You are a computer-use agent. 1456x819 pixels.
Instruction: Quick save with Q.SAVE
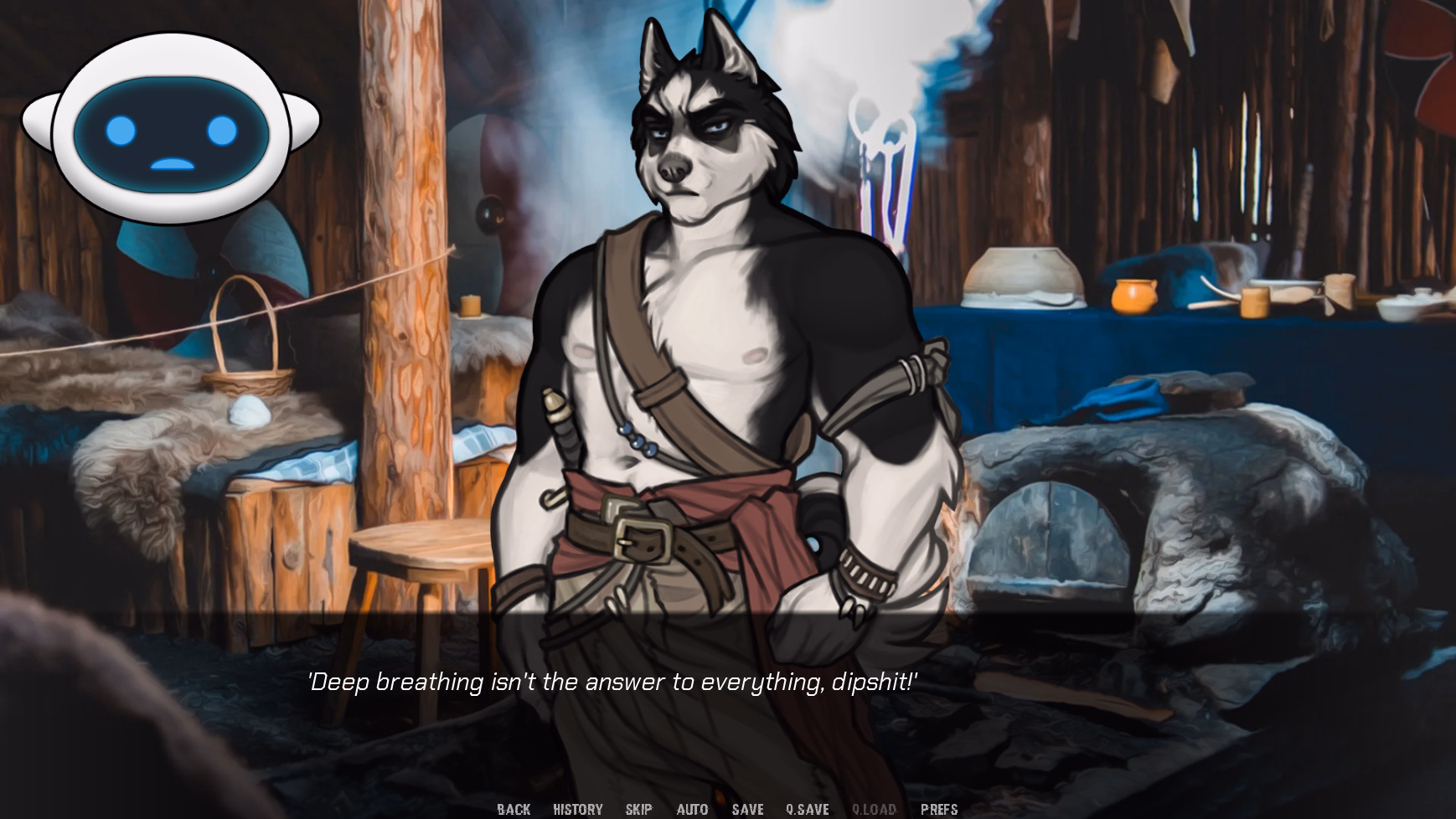[806, 809]
